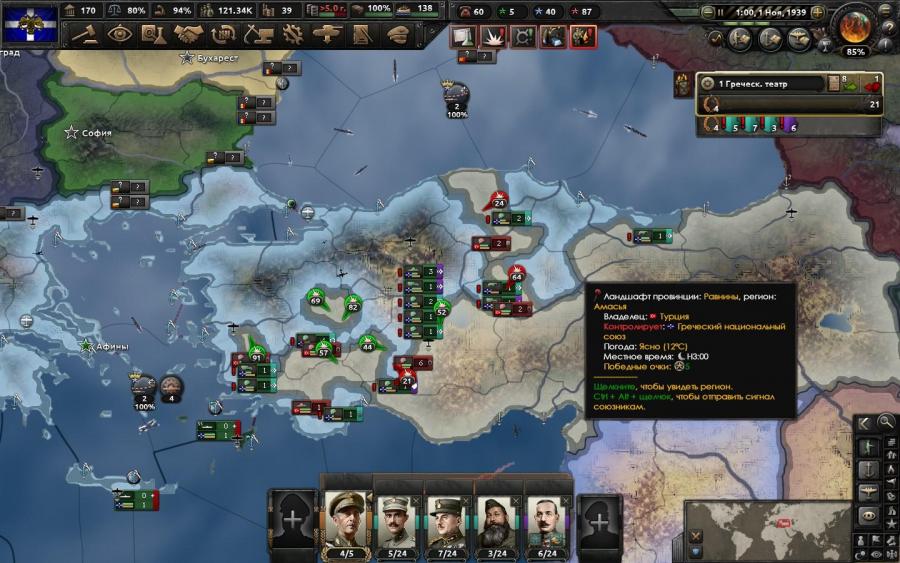900x563 pixels.
Task: Open the Intelligence eye menu
Action: (119, 34)
